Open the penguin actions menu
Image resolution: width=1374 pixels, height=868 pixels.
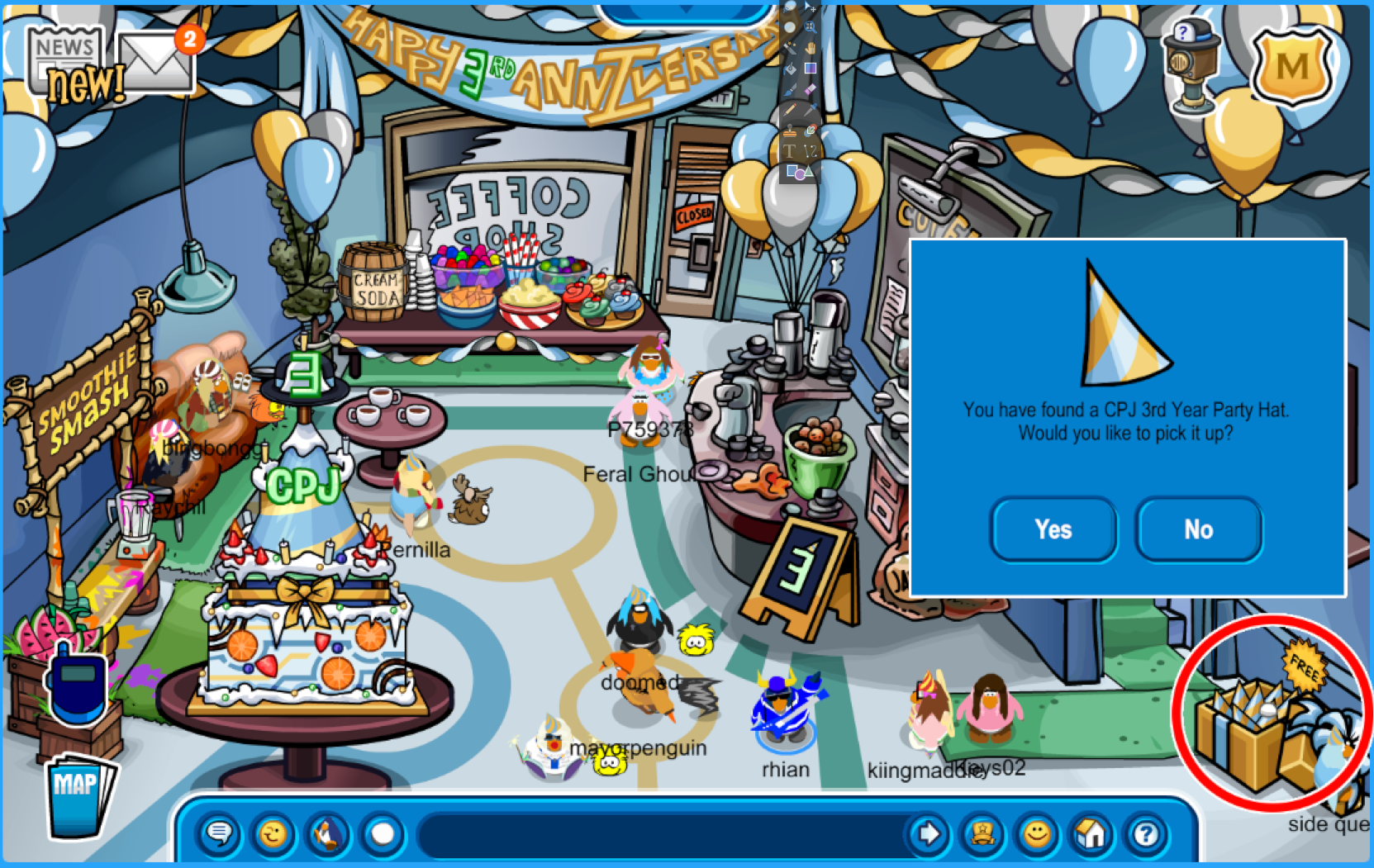328,834
